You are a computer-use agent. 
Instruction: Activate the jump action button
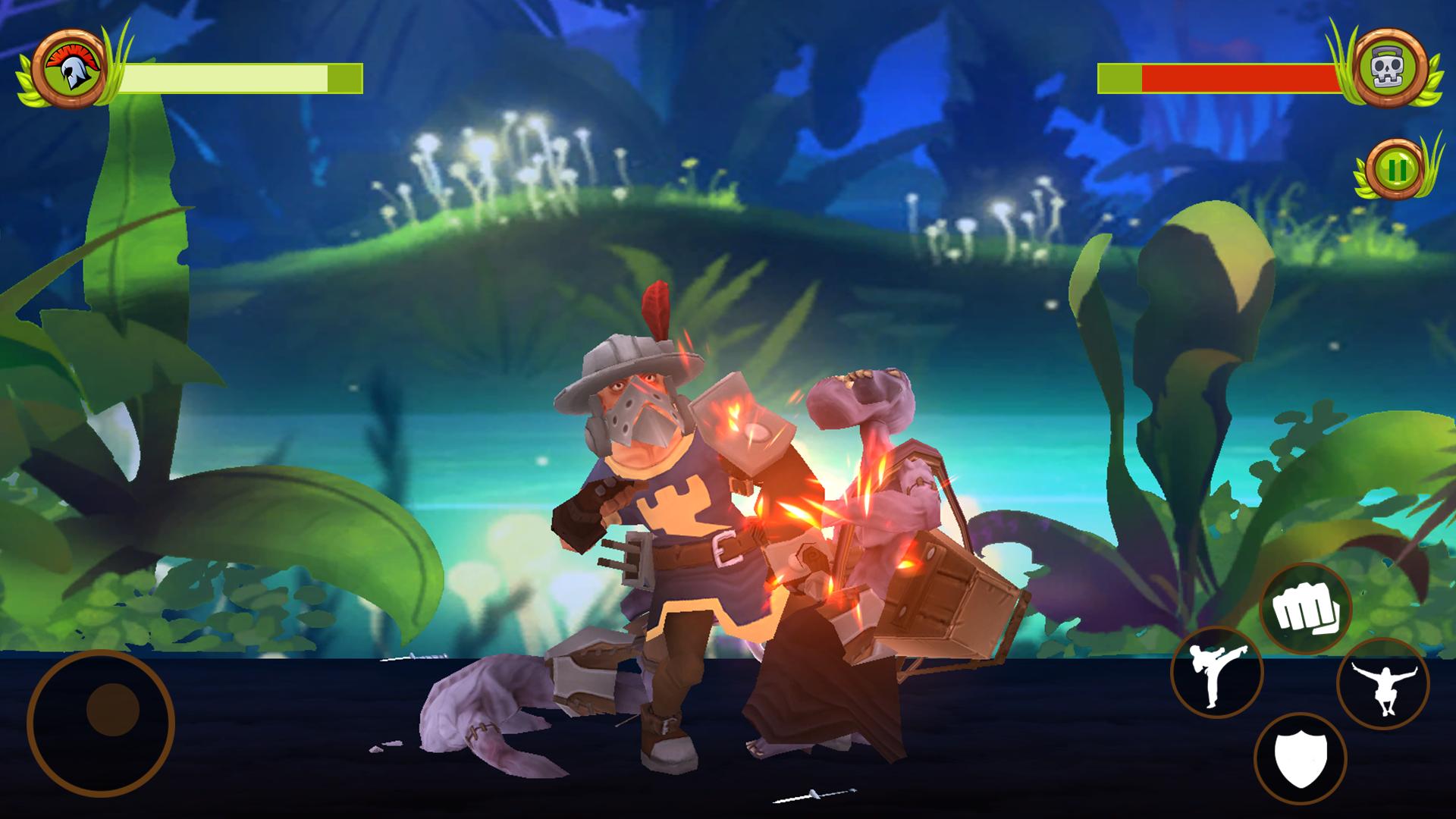click(1382, 684)
